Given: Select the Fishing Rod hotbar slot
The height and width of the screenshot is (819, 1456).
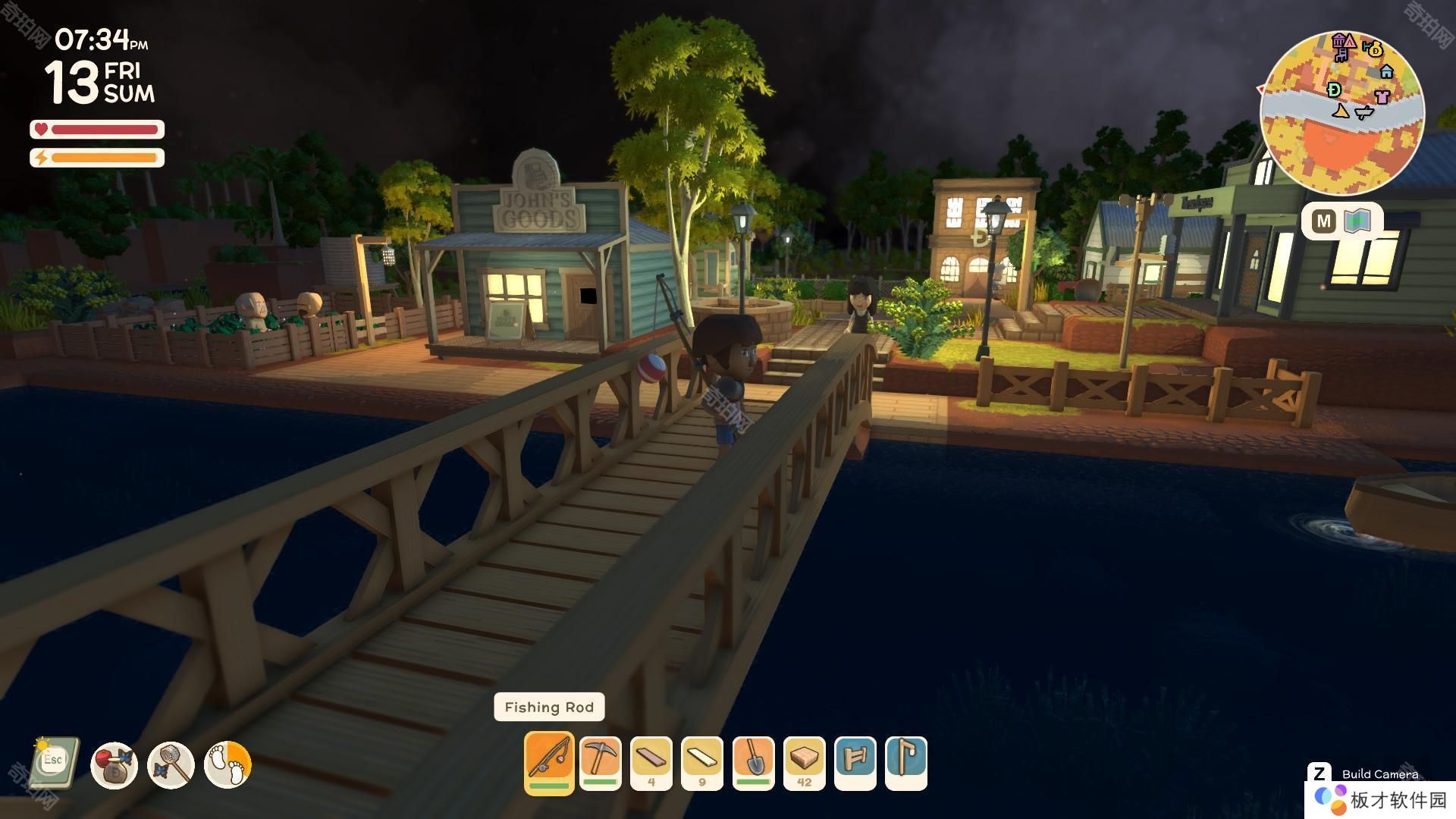Looking at the screenshot, I should point(548,762).
